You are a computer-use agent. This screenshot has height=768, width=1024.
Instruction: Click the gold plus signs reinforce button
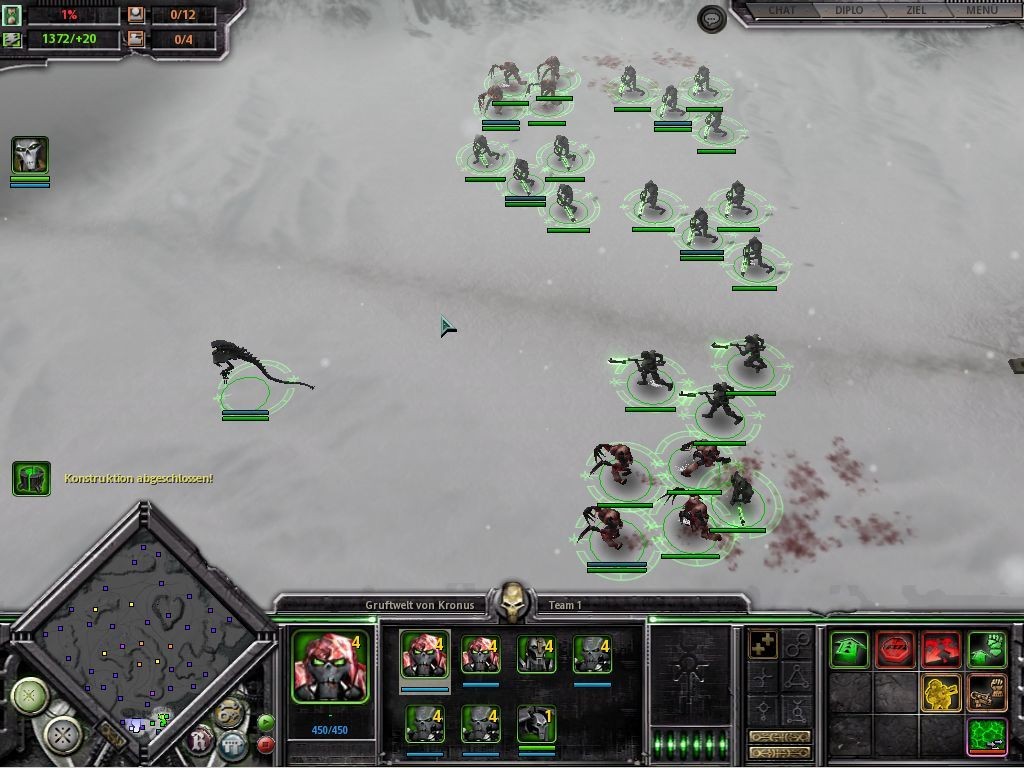click(x=764, y=646)
